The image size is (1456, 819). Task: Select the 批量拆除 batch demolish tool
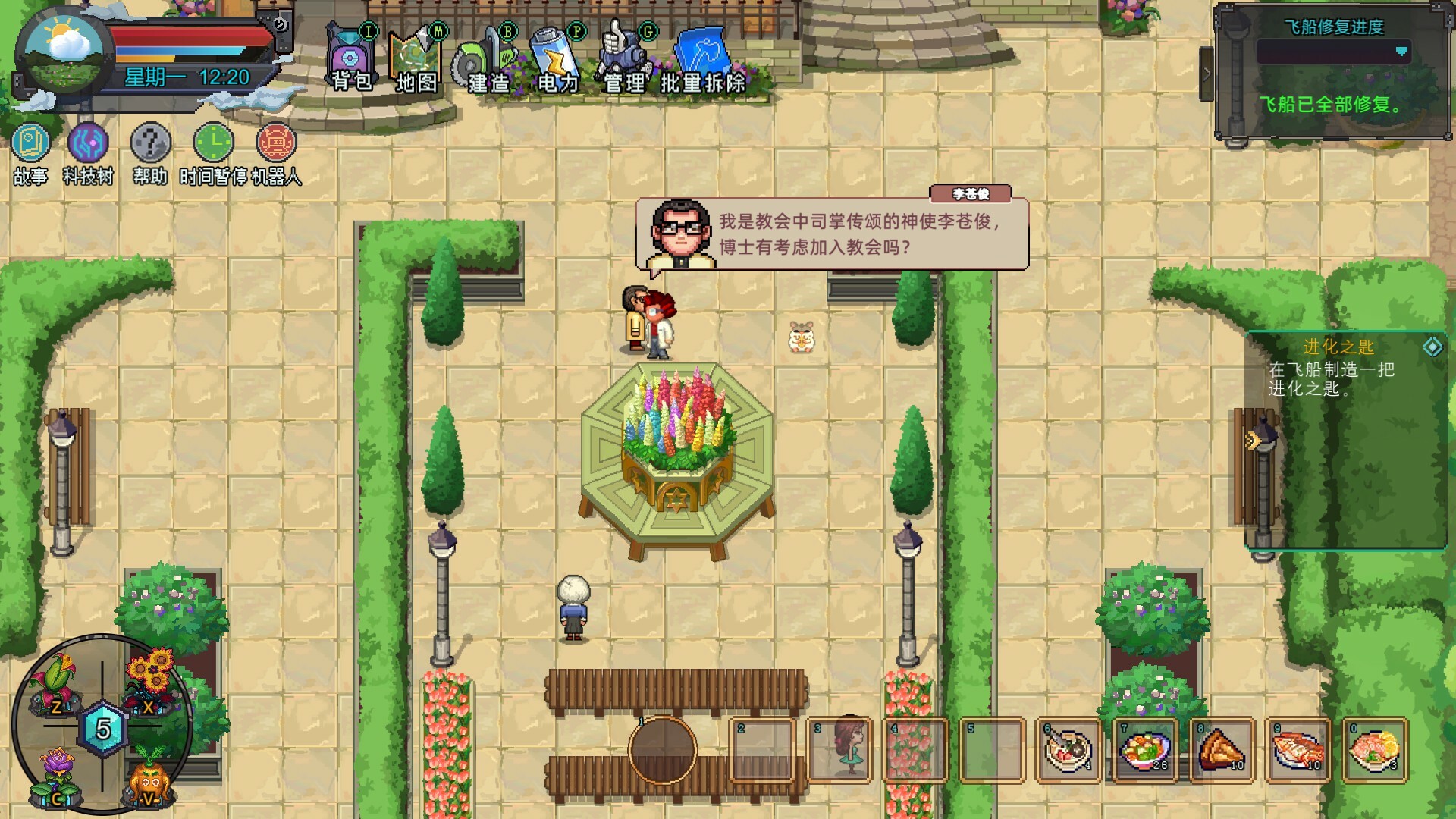coord(704,53)
